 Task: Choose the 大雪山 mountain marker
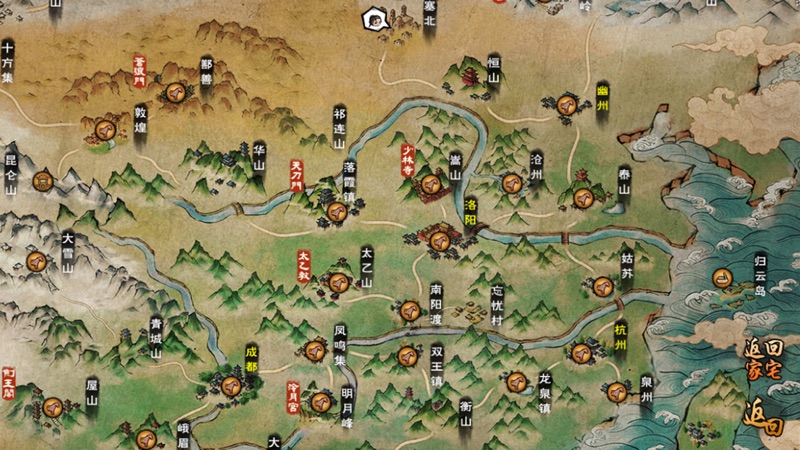38,262
